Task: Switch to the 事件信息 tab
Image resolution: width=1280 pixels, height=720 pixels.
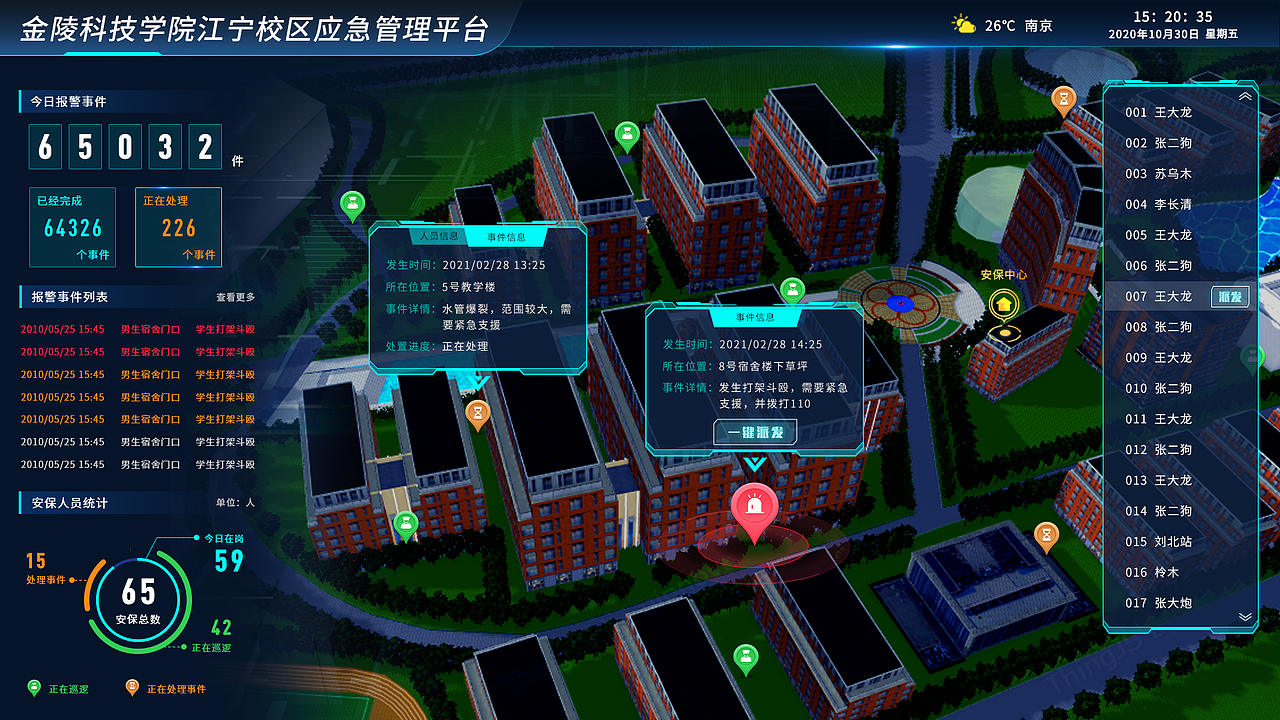Action: tap(505, 237)
